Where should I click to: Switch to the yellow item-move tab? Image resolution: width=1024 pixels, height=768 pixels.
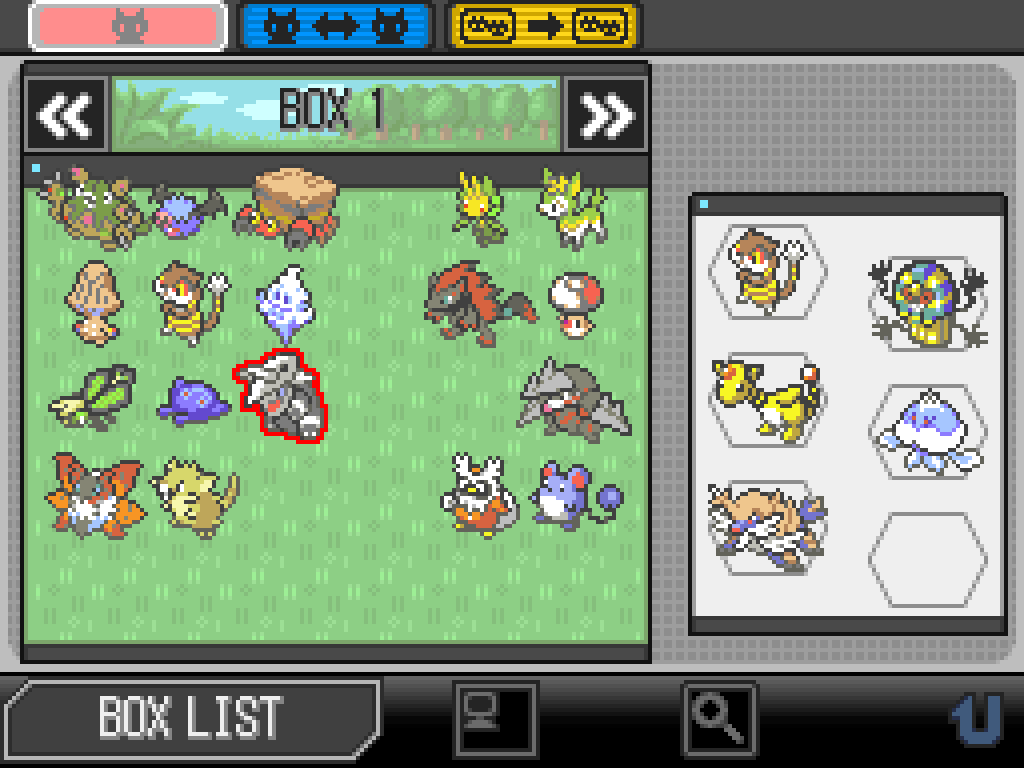point(543,26)
